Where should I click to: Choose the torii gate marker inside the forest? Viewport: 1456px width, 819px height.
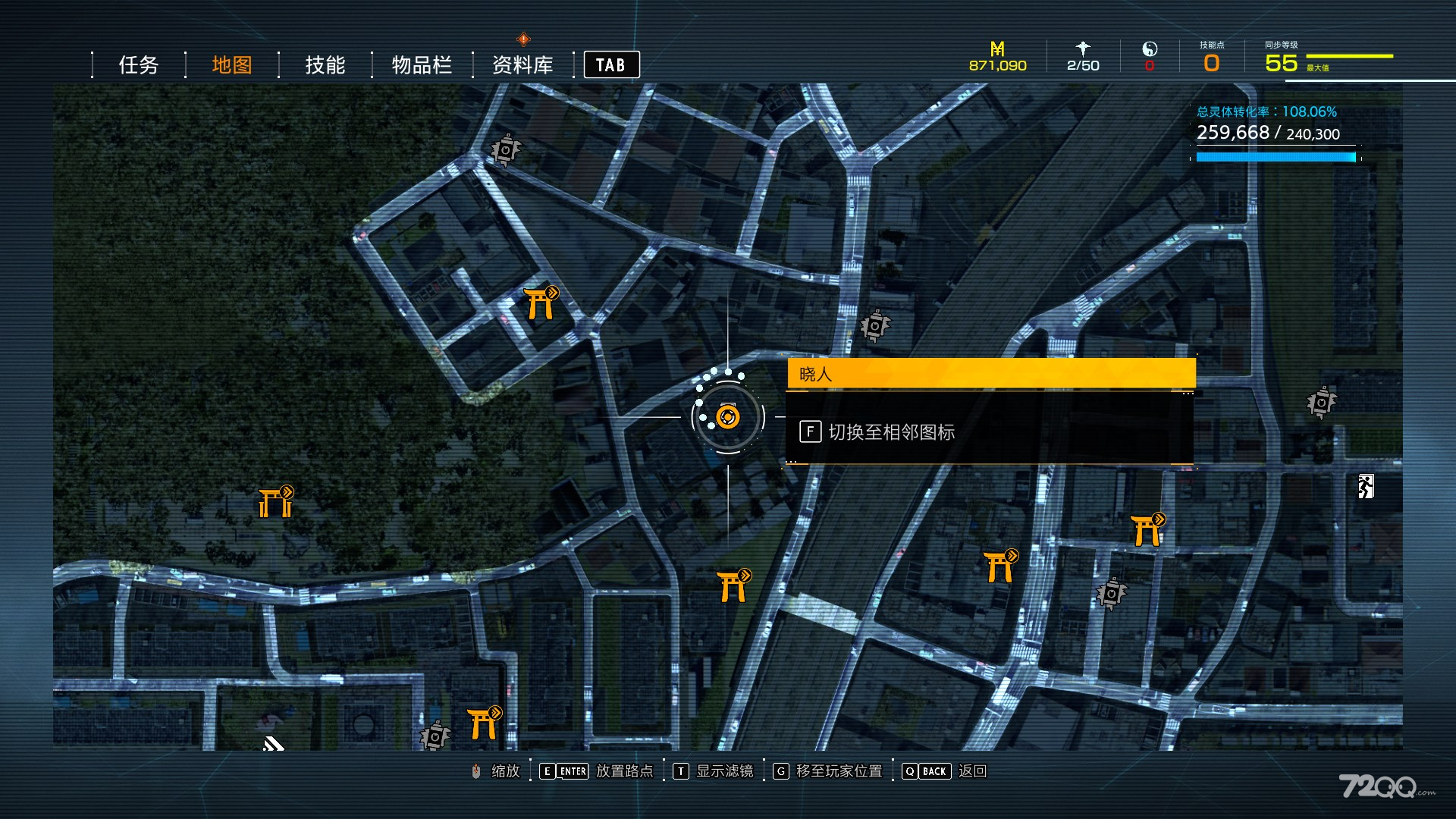[275, 502]
